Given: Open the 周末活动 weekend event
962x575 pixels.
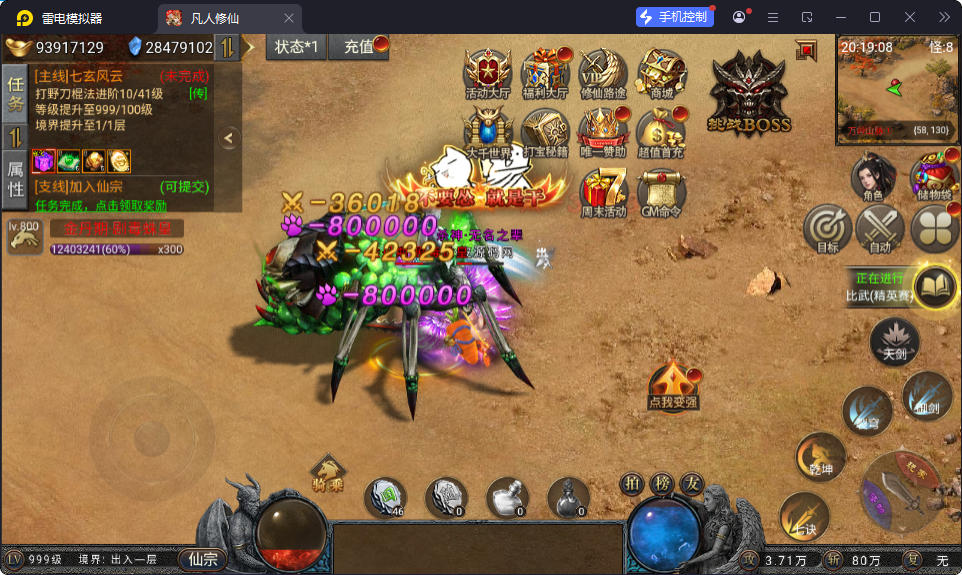Looking at the screenshot, I should click(603, 190).
